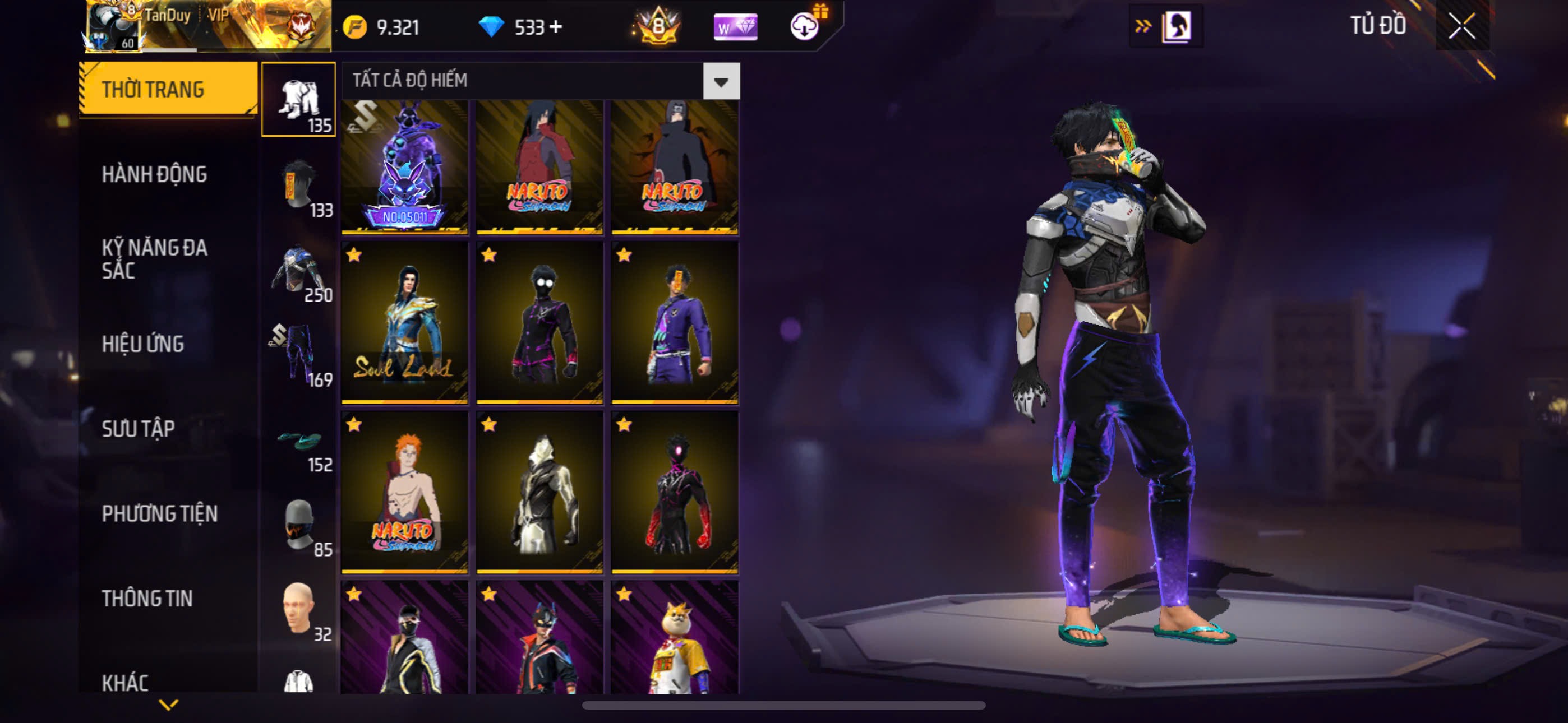This screenshot has width=1568, height=723.
Task: Open the cloud download icon with gift
Action: pyautogui.click(x=805, y=26)
